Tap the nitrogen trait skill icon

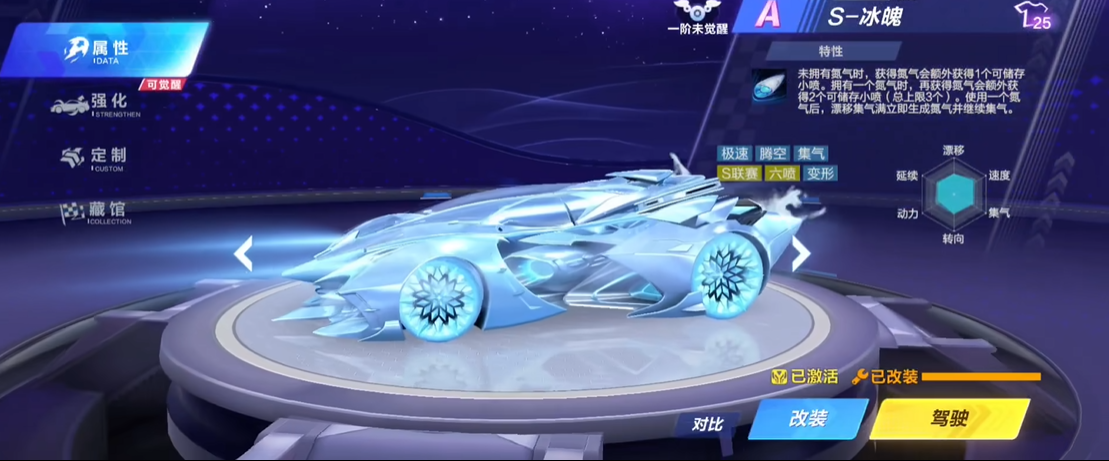pyautogui.click(x=771, y=84)
